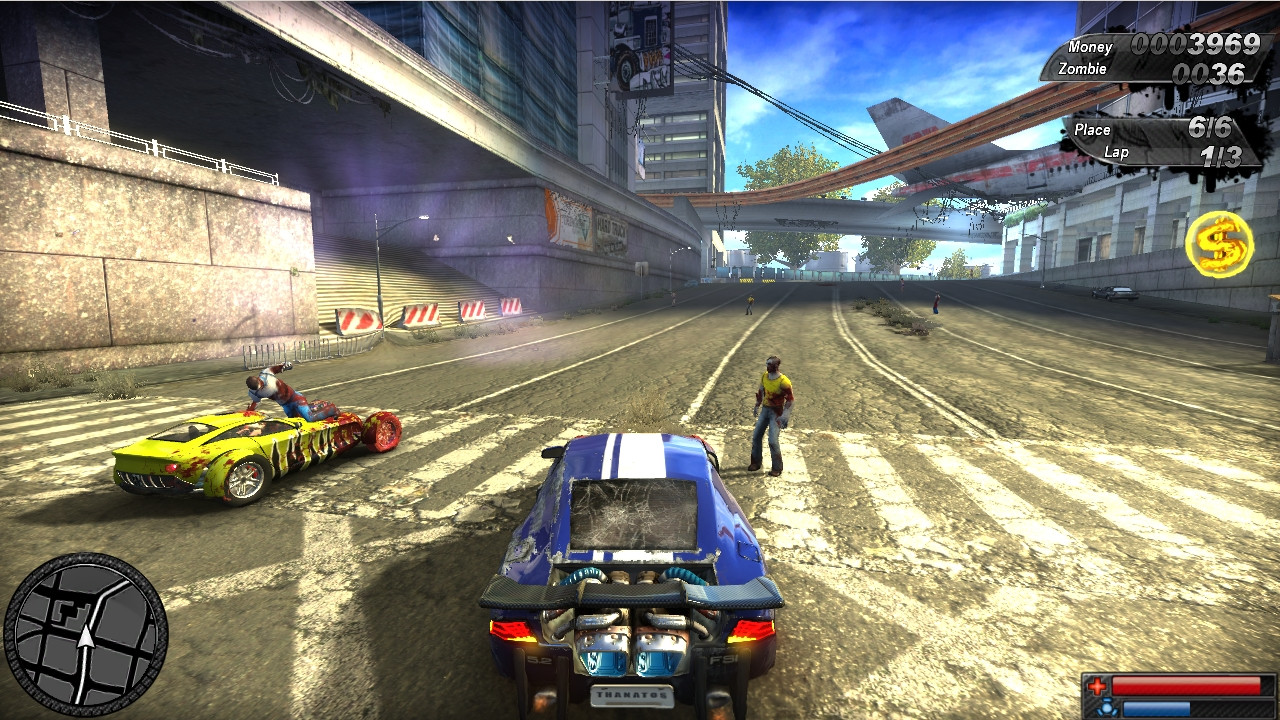Click the circular minimap

tap(86, 634)
